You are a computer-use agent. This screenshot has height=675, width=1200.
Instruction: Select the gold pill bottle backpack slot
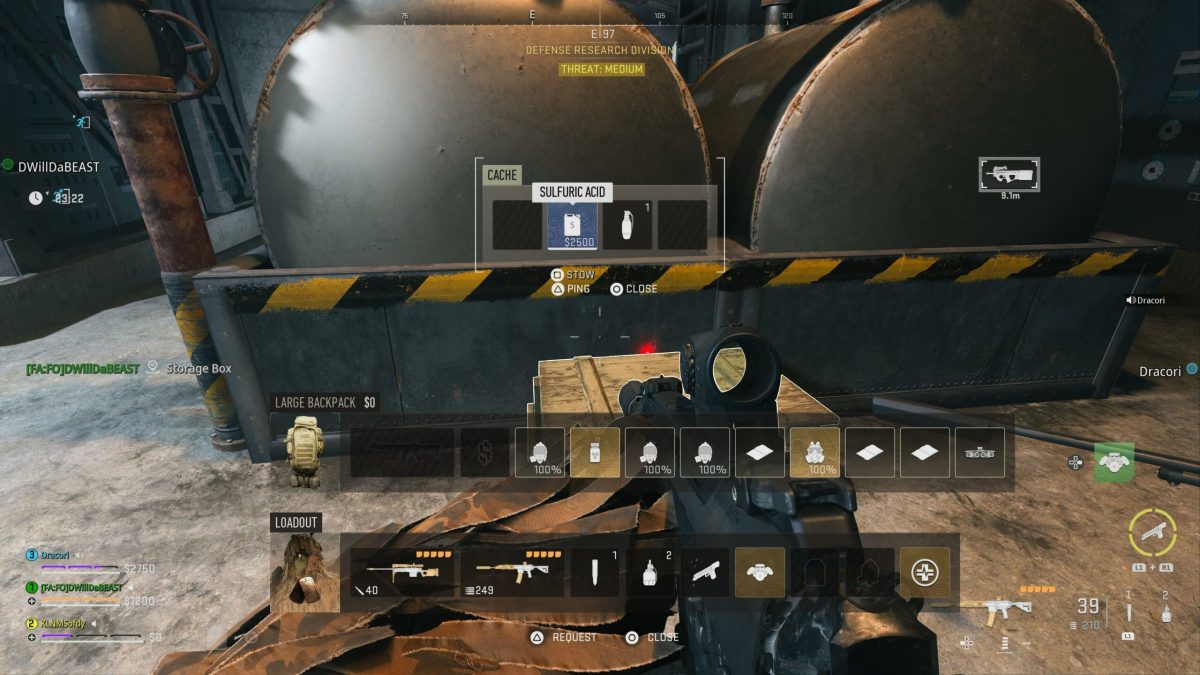[595, 452]
